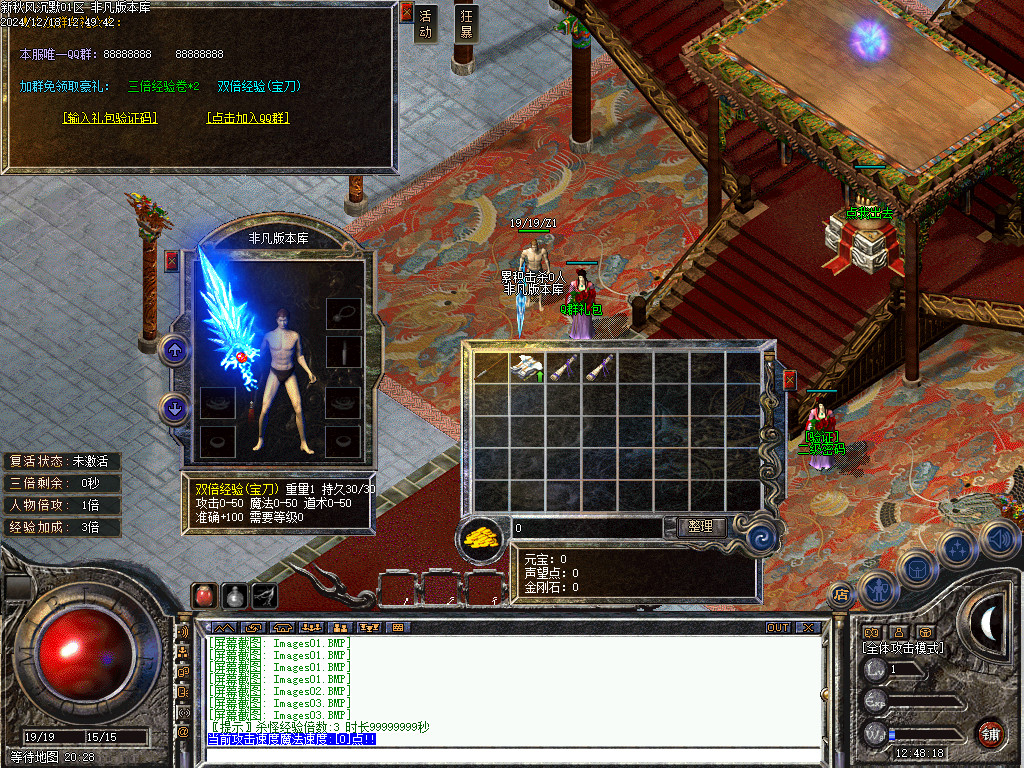Click the OUT button on chat bar
The height and width of the screenshot is (768, 1024).
(x=777, y=628)
